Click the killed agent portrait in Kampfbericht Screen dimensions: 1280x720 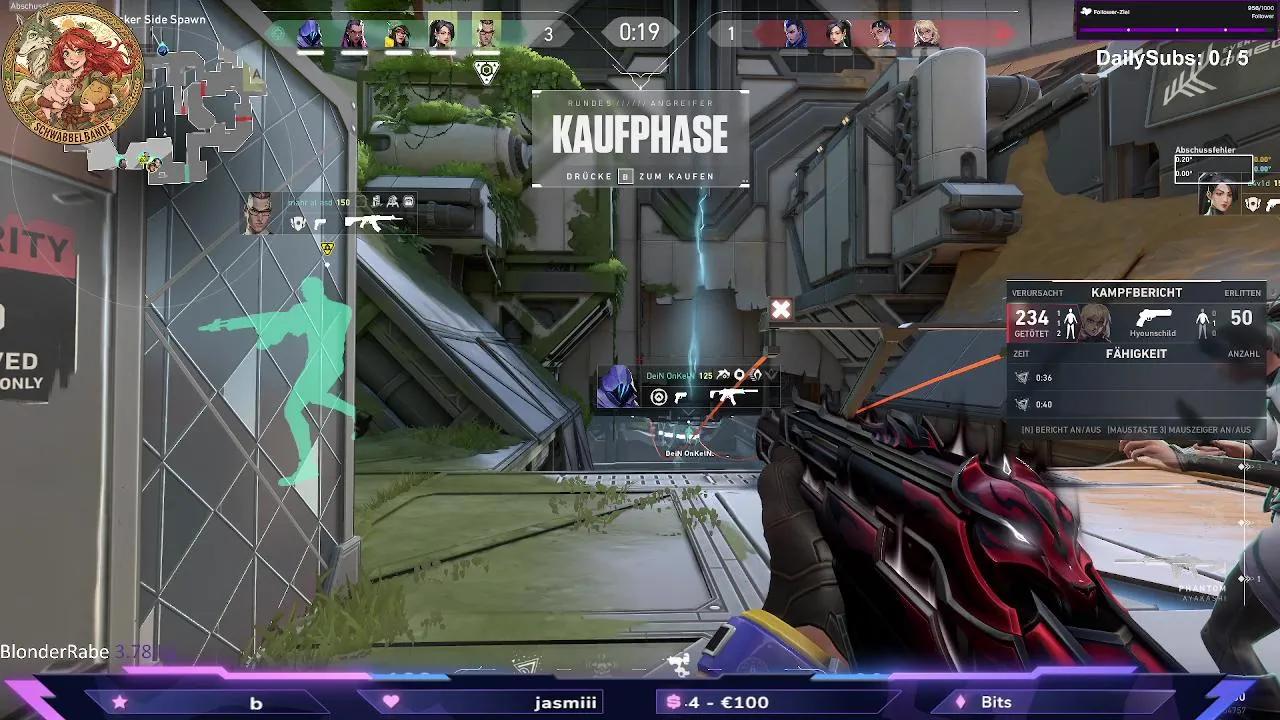[1095, 322]
